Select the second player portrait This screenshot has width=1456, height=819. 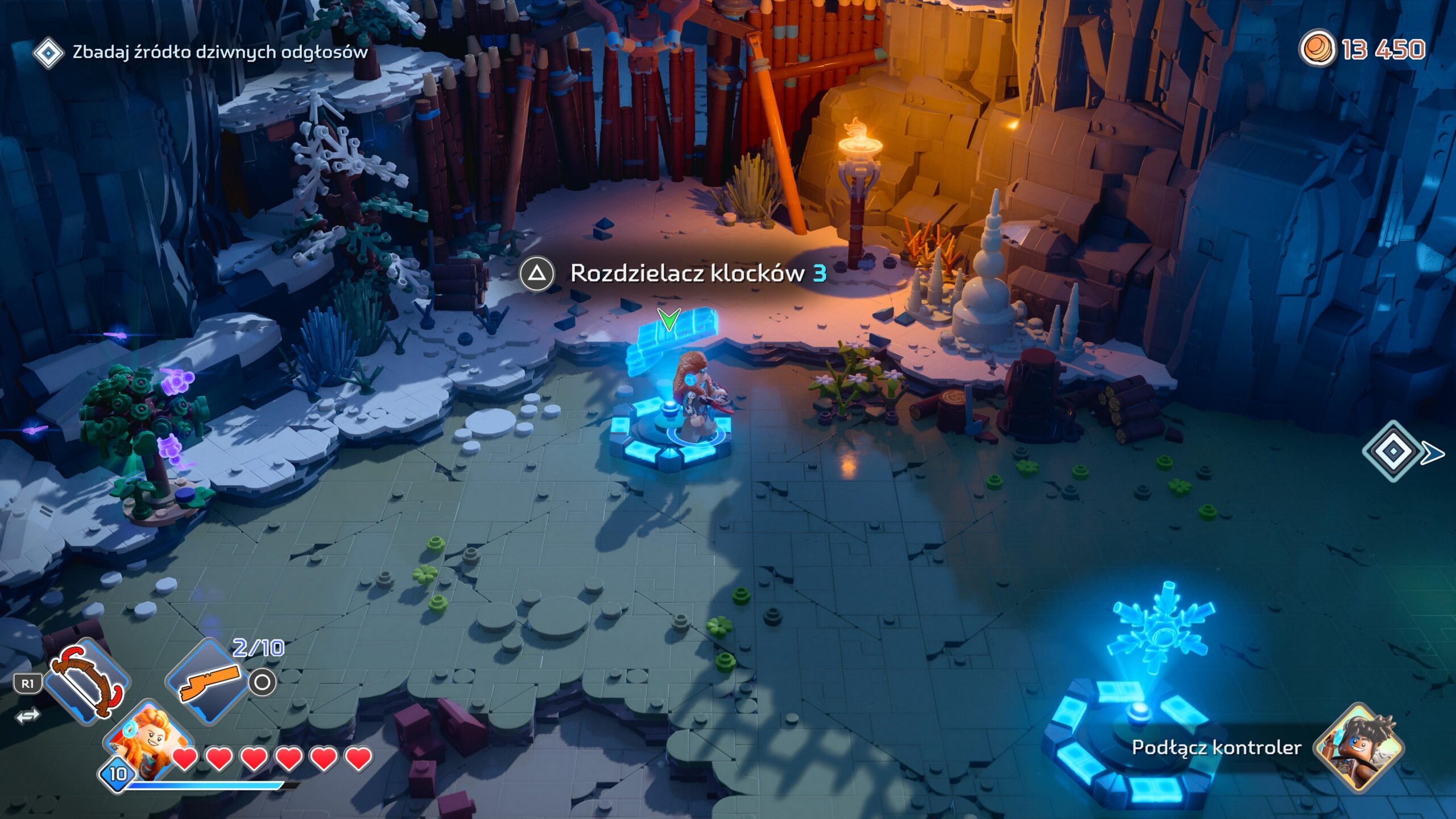1358,747
